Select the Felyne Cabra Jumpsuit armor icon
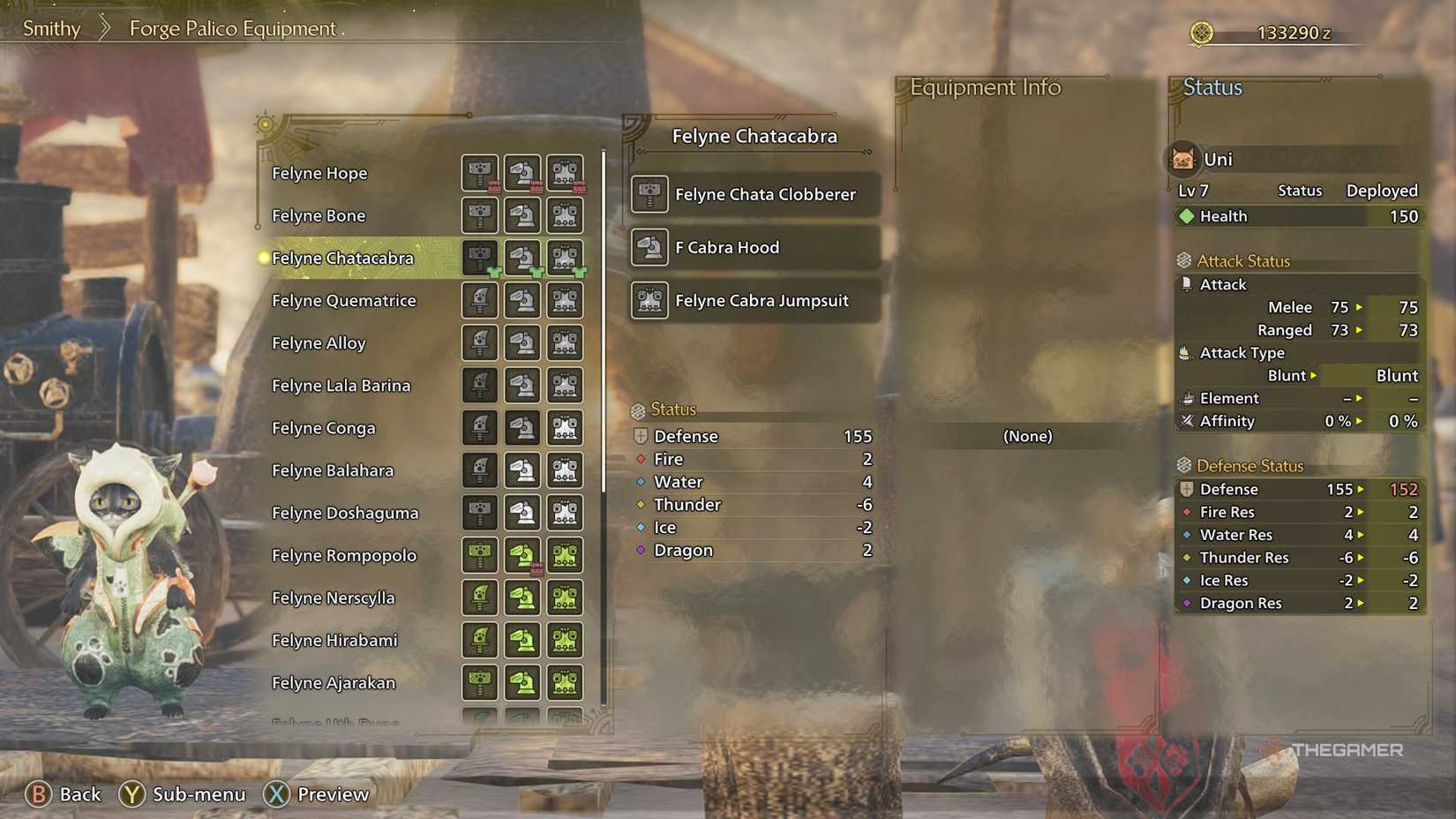The width and height of the screenshot is (1456, 819). tap(649, 301)
